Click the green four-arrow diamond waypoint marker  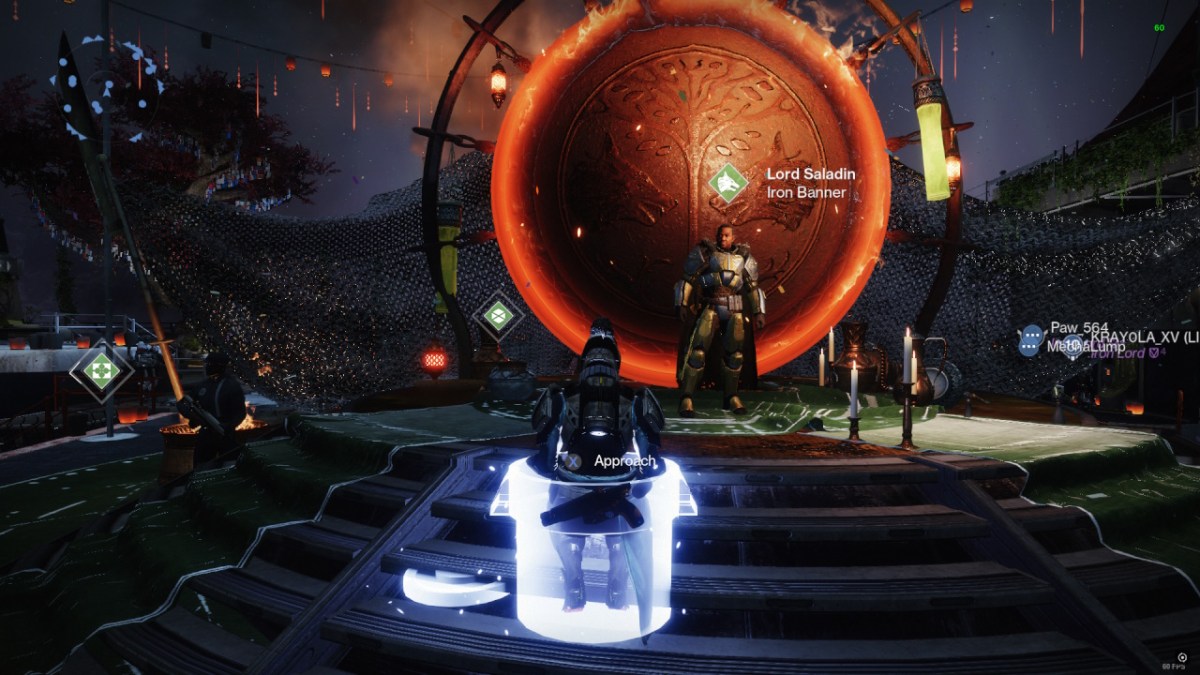point(101,372)
